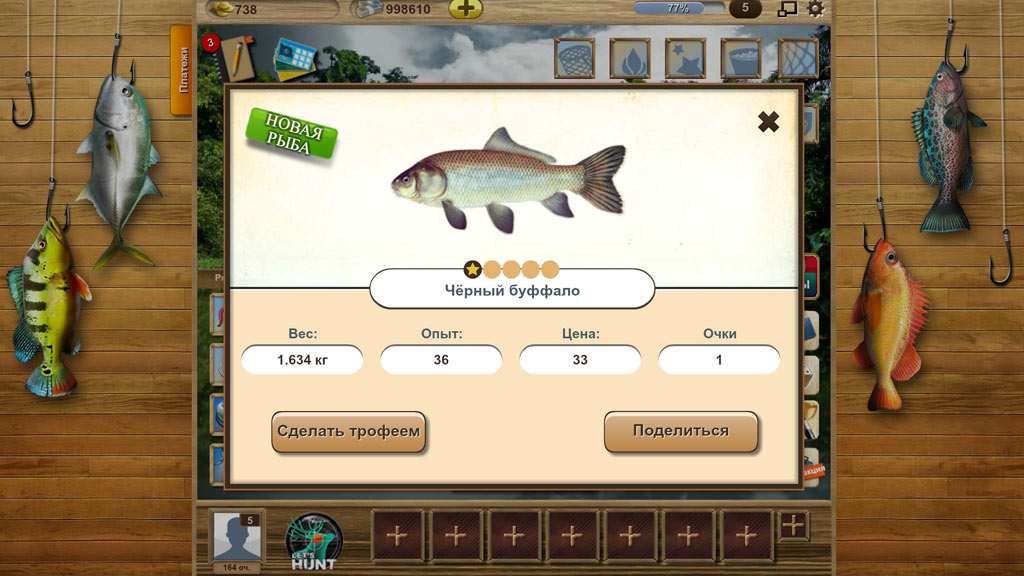Open the fishing net icon at far right
The height and width of the screenshot is (576, 1024).
(797, 58)
